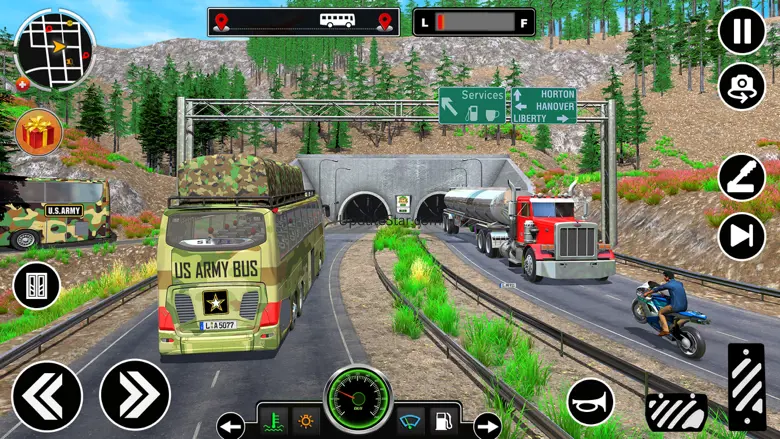Tap the seat belt button
The height and width of the screenshot is (439, 780).
[x=742, y=177]
